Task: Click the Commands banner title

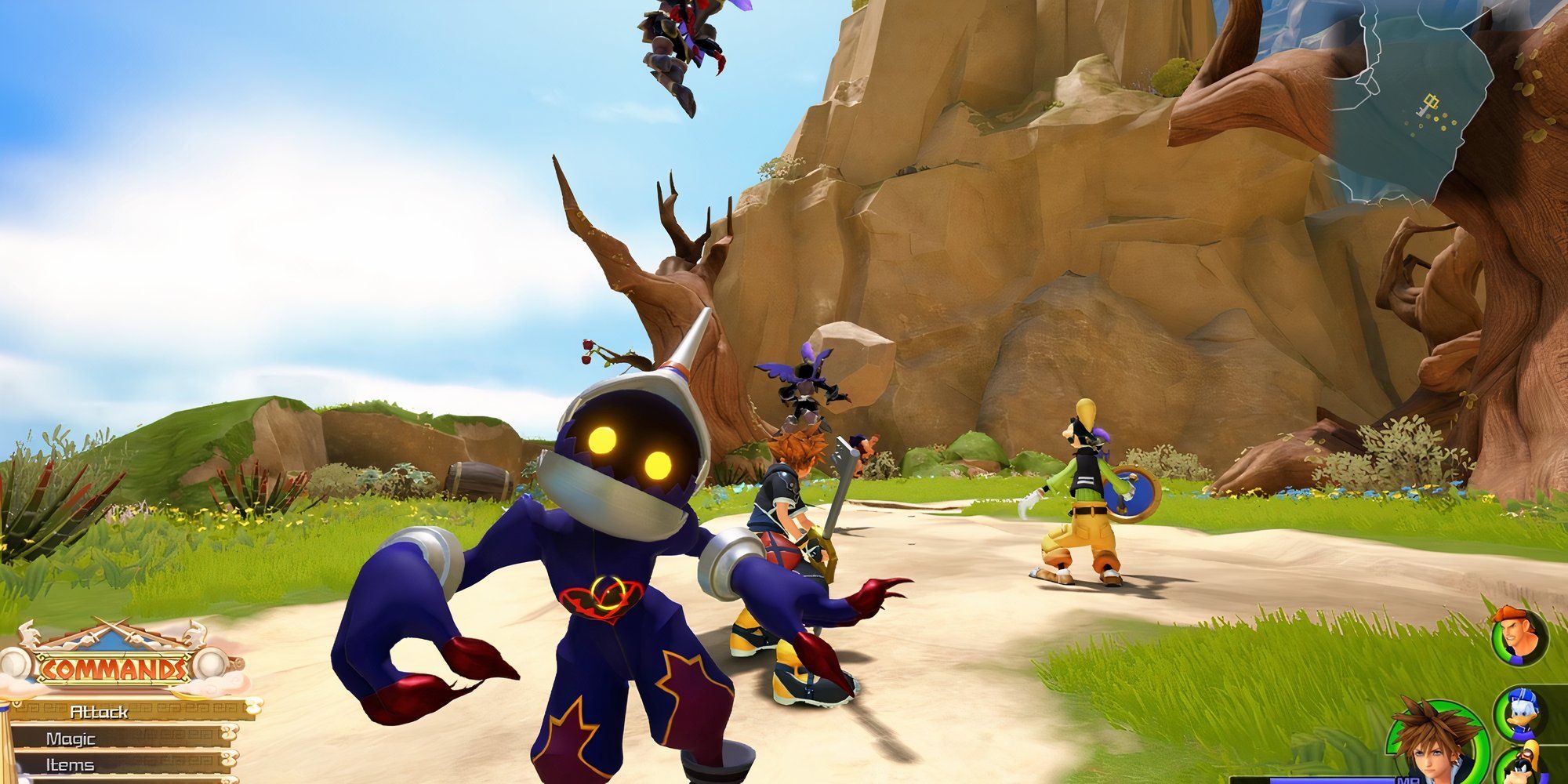Action: (x=113, y=667)
